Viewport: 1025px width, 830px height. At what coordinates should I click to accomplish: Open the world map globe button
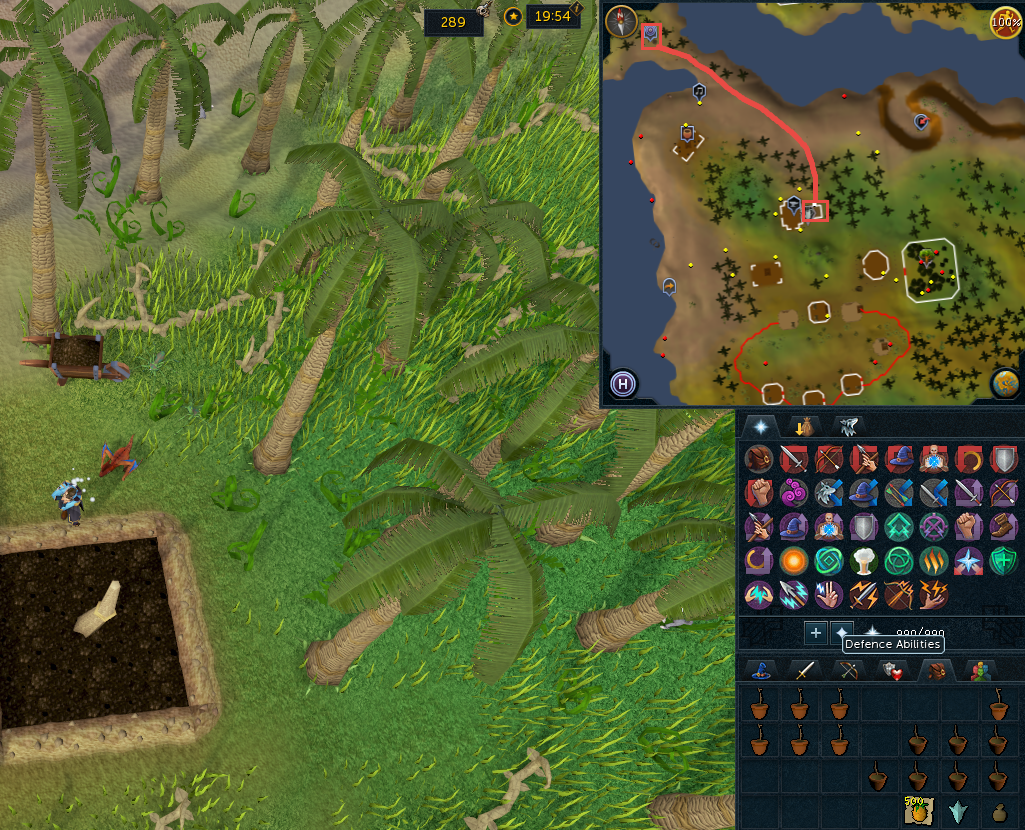tap(1004, 383)
